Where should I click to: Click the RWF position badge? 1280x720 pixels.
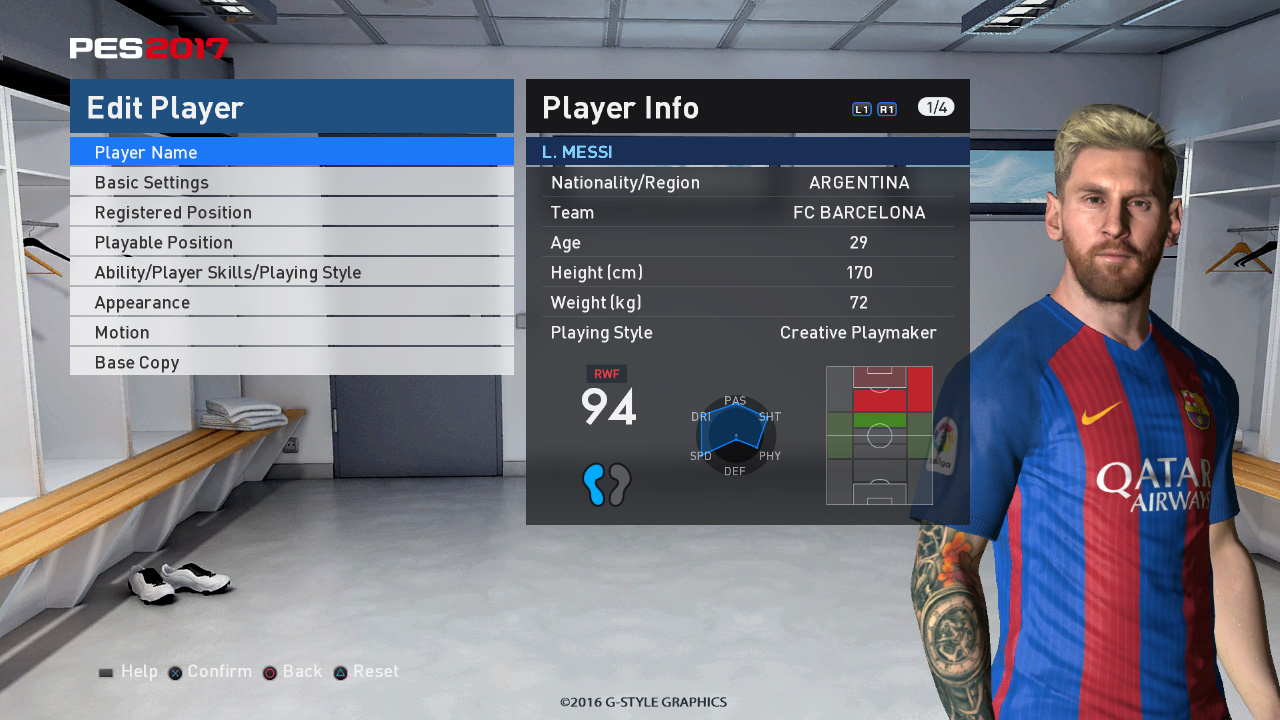[606, 373]
